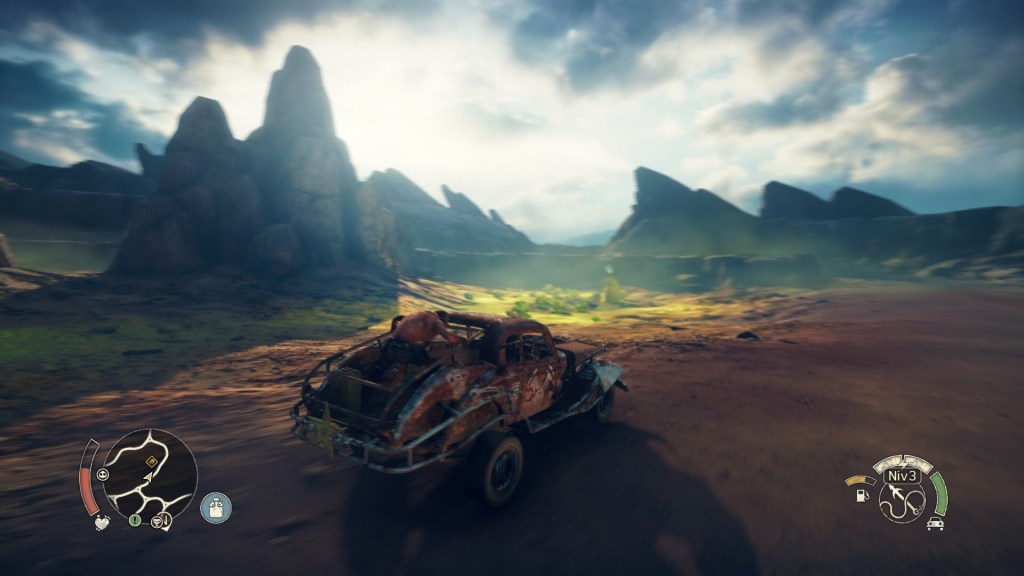Click the fuel pump icon

(861, 495)
